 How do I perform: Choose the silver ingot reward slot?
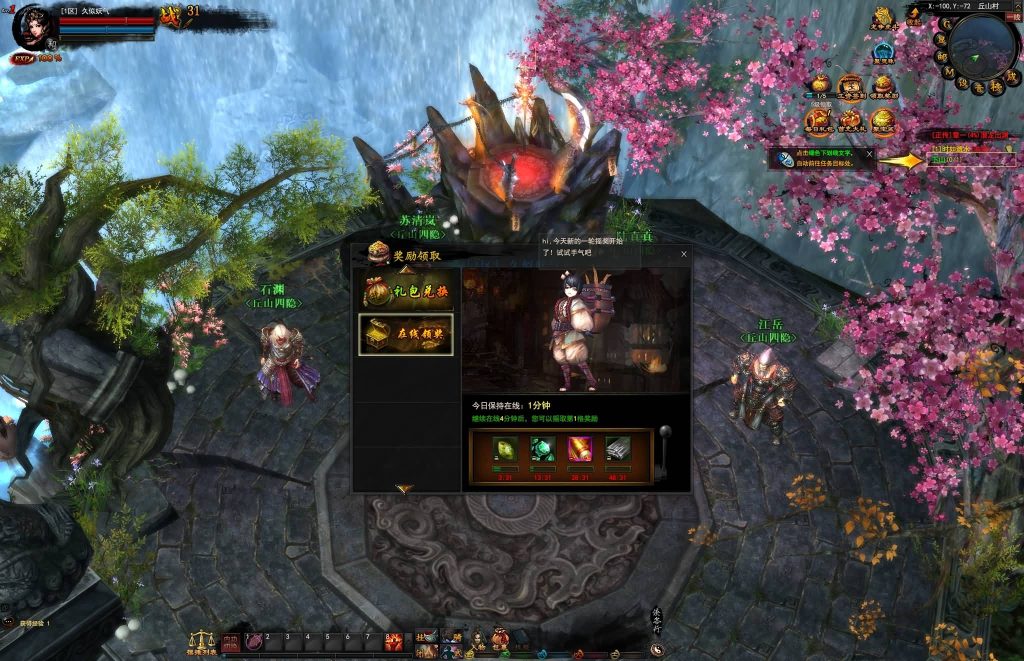(618, 450)
